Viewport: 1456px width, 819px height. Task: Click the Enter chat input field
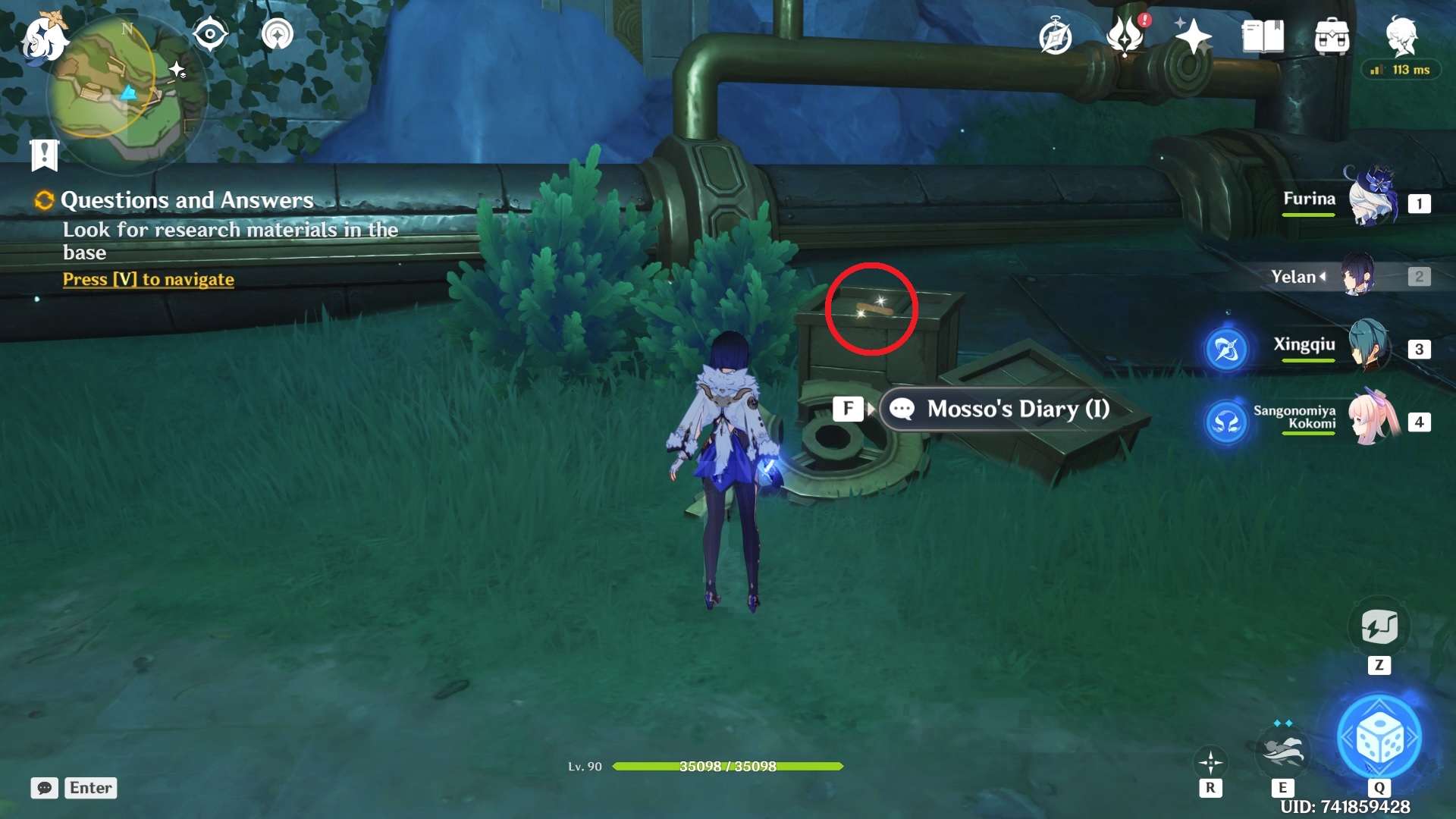90,788
